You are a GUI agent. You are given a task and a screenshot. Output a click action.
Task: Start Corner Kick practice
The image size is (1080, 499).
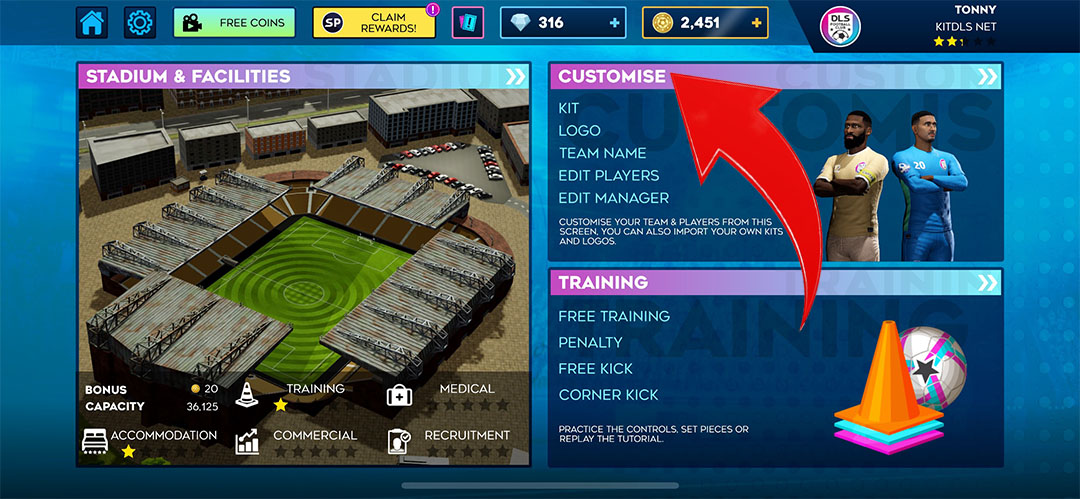pos(608,395)
